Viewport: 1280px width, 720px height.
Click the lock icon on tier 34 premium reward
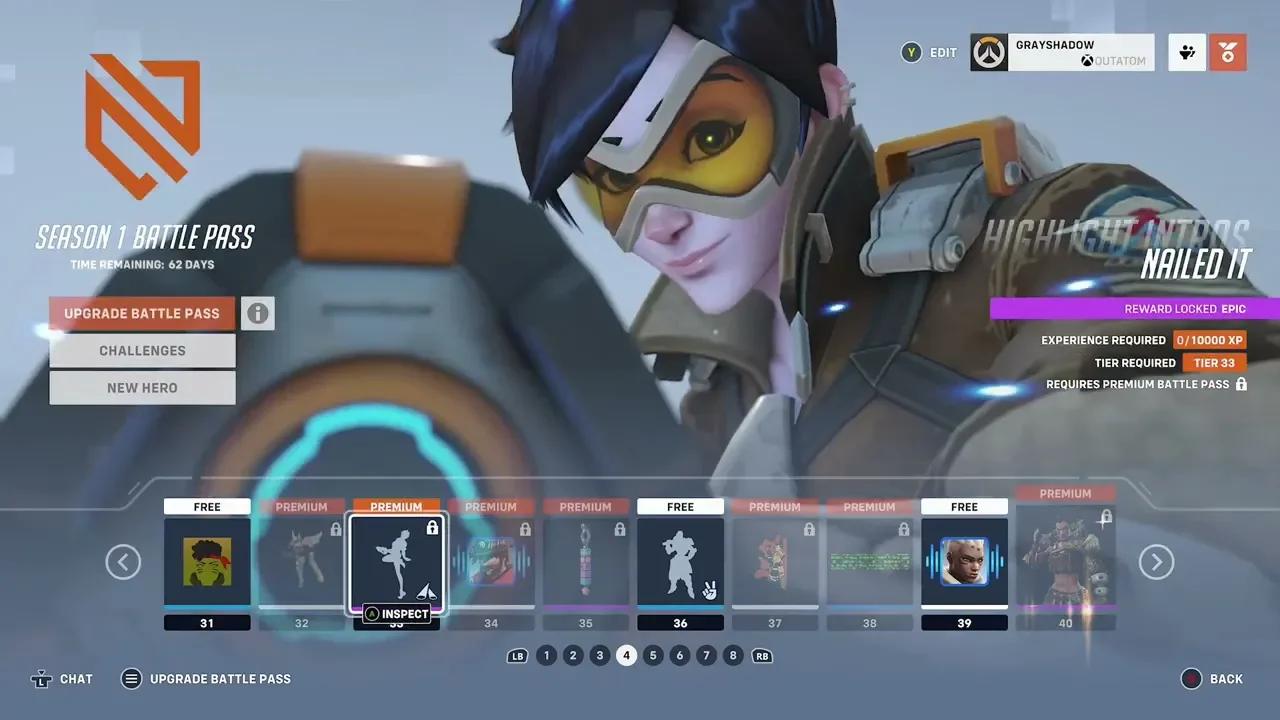click(x=525, y=530)
